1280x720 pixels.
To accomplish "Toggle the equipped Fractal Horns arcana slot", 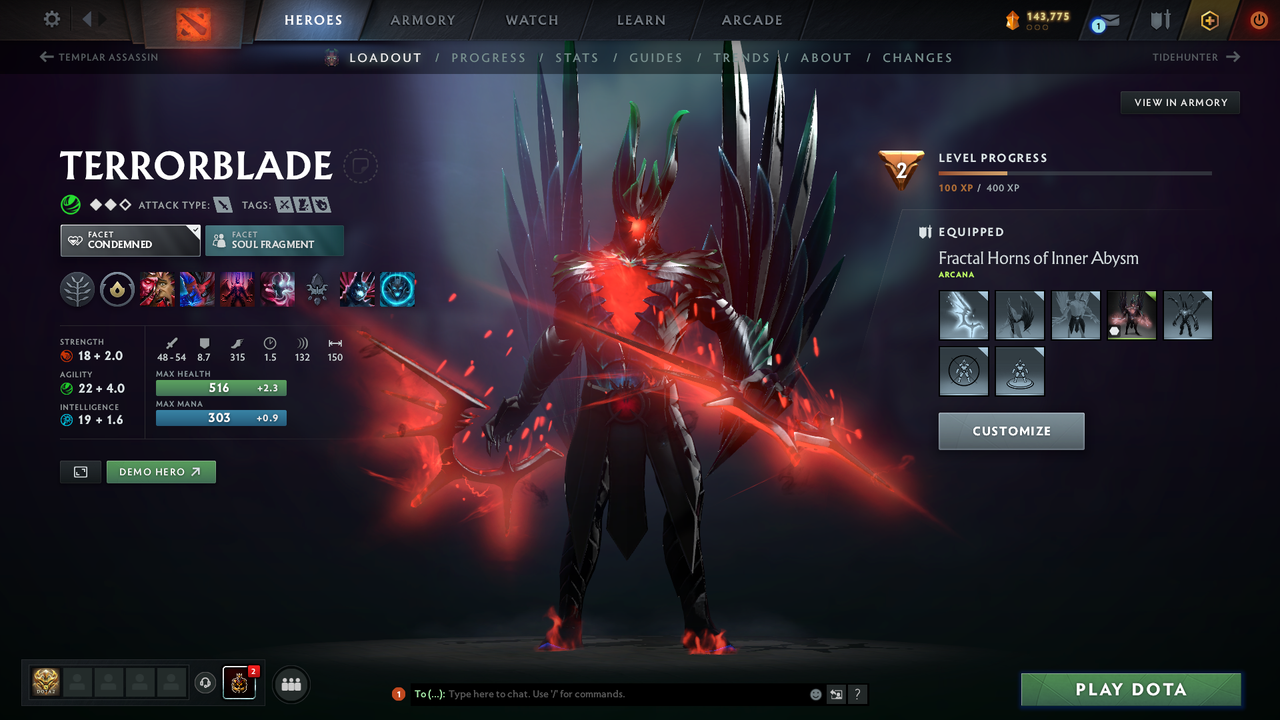I will pyautogui.click(x=1131, y=315).
